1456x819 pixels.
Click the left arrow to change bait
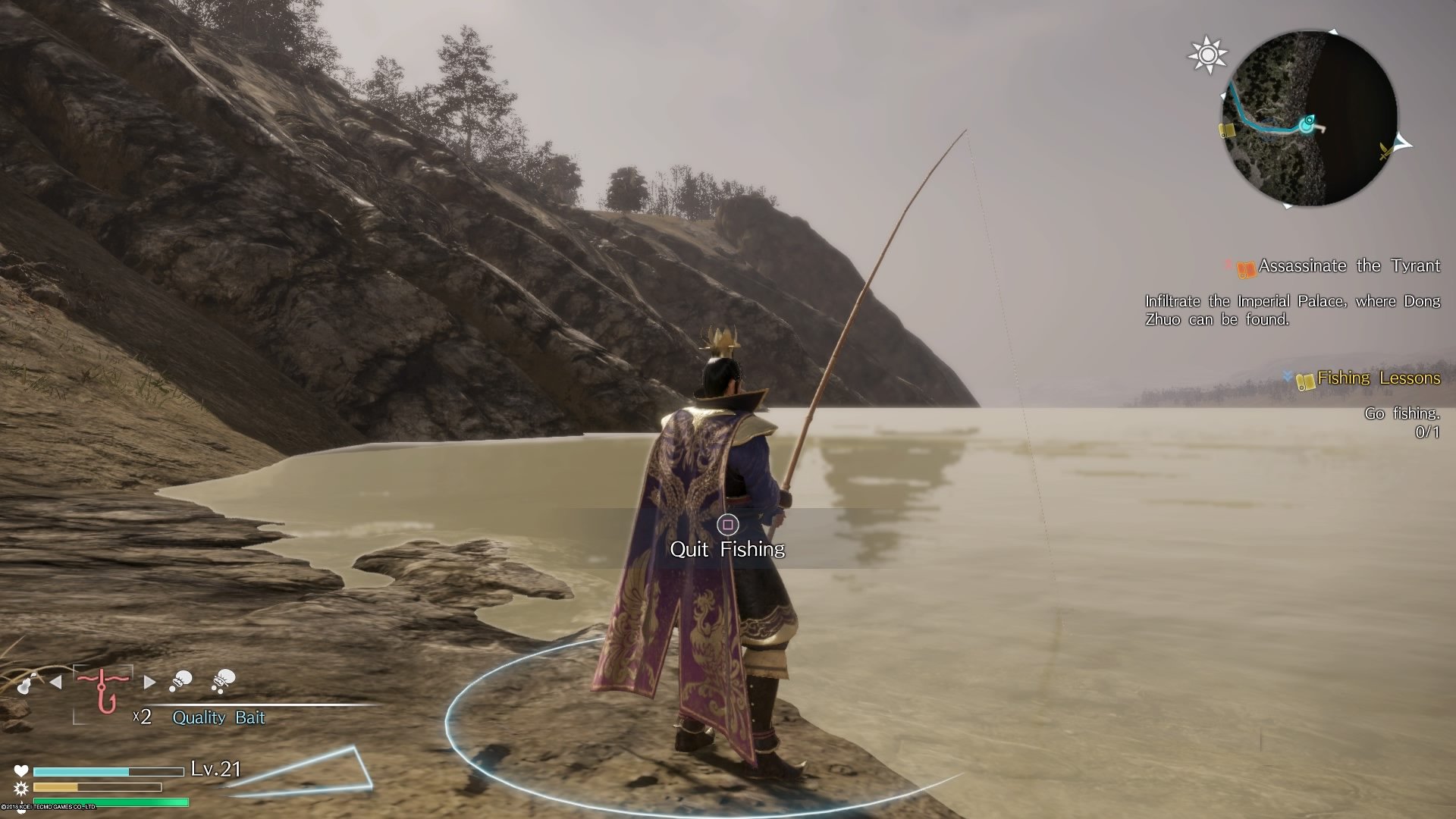click(x=55, y=682)
